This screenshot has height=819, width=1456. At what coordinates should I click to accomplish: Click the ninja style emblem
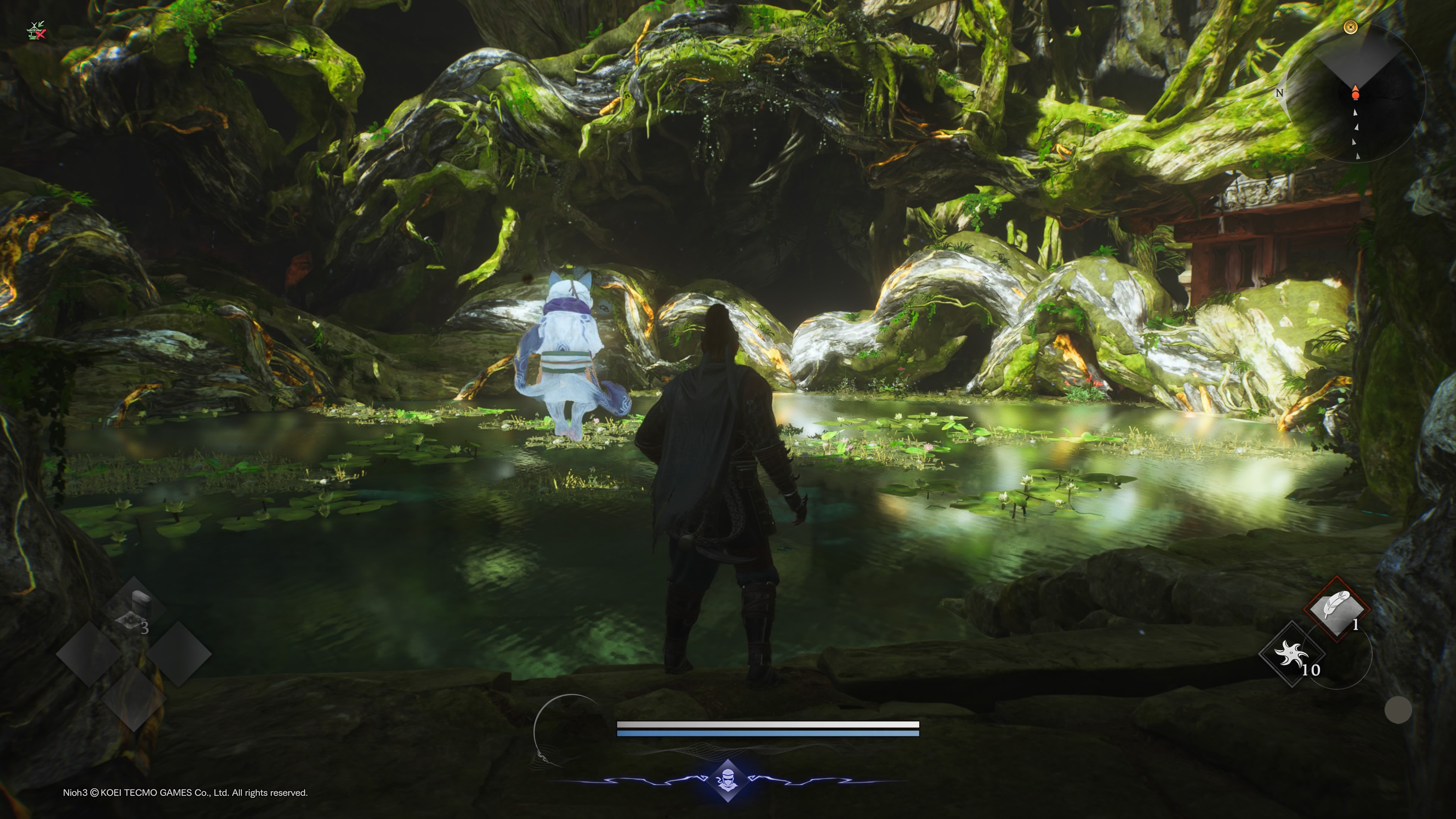[x=728, y=781]
